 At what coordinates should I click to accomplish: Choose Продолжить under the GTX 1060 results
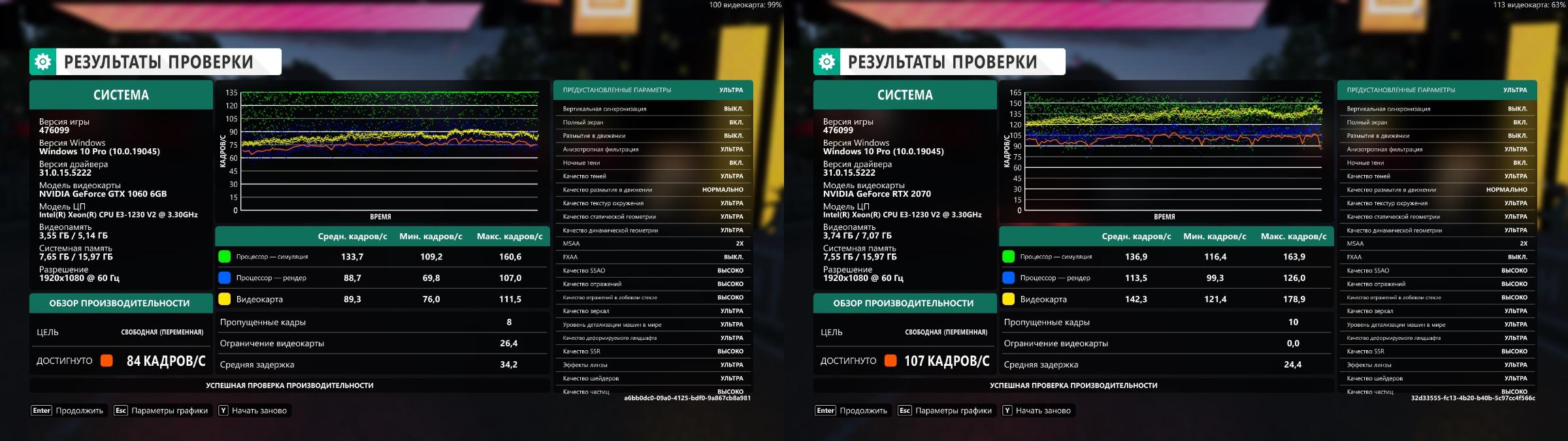point(68,410)
